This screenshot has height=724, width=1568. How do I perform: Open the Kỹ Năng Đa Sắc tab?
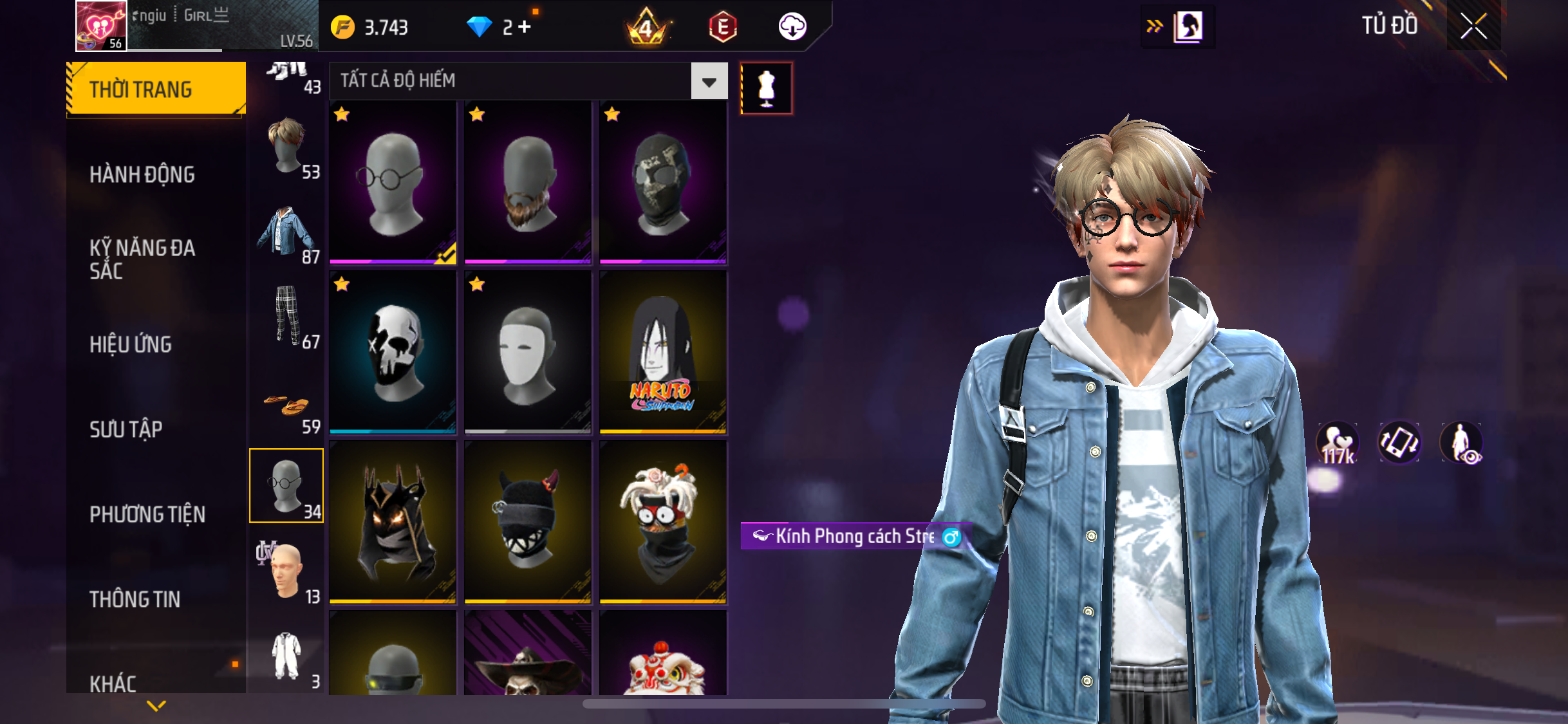click(x=142, y=259)
